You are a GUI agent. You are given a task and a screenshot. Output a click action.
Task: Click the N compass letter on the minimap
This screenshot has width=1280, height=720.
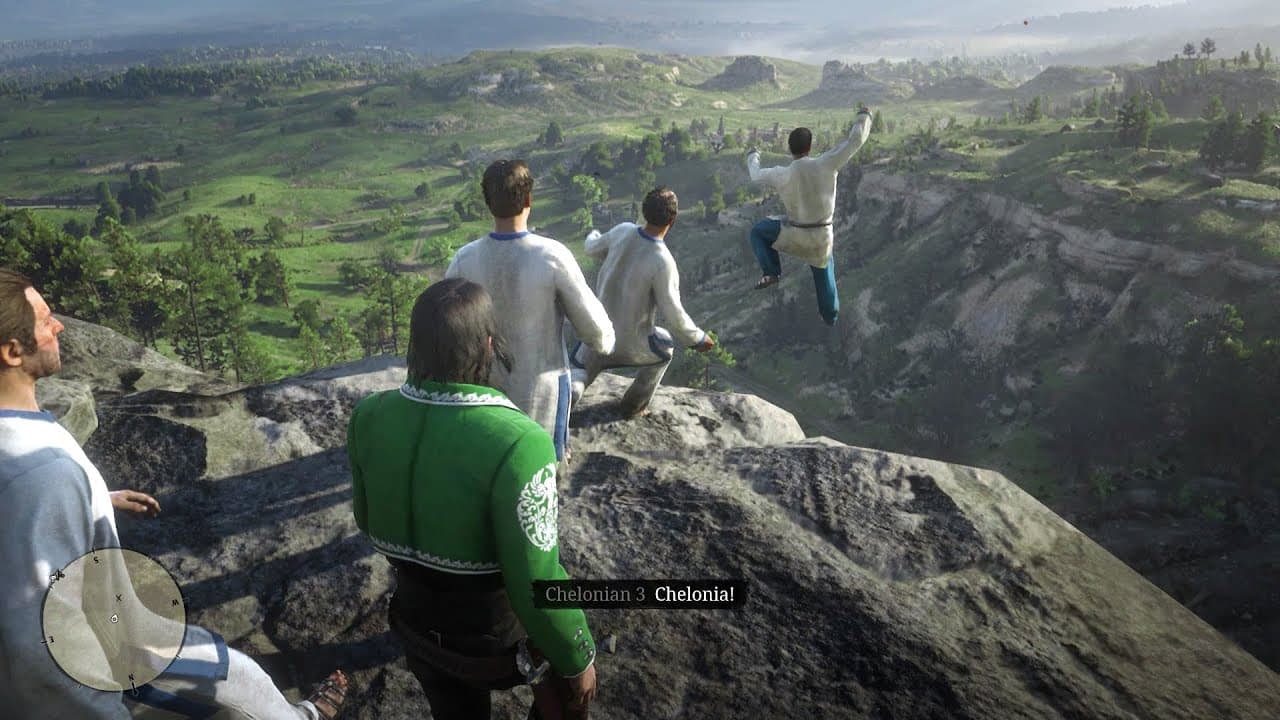click(x=132, y=676)
